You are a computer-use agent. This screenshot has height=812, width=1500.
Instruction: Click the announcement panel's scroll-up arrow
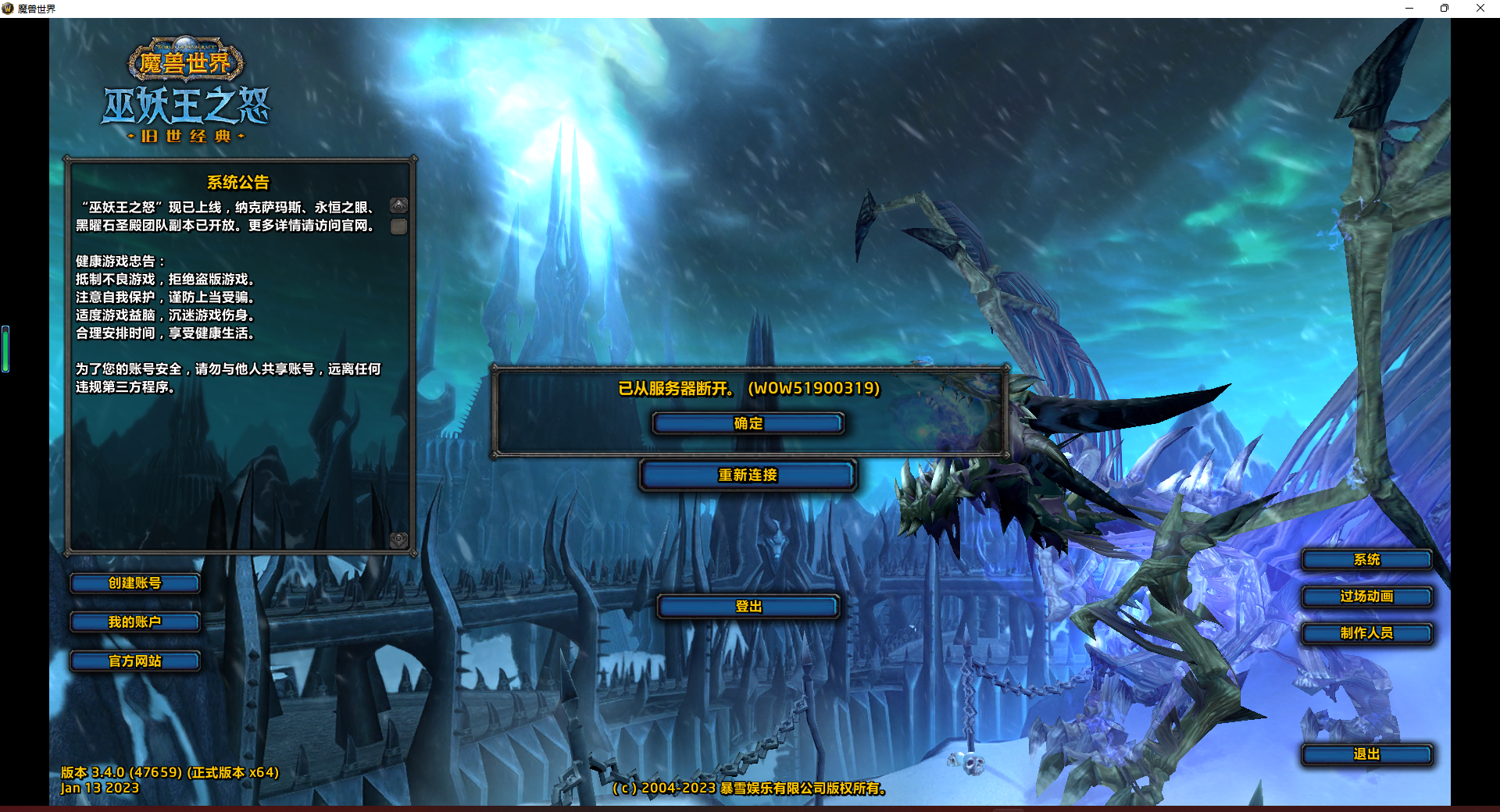(399, 206)
